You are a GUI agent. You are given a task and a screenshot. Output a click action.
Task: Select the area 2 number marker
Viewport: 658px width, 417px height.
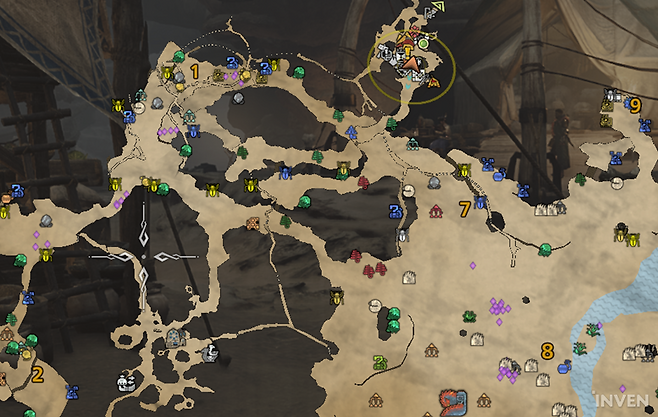coord(37,375)
